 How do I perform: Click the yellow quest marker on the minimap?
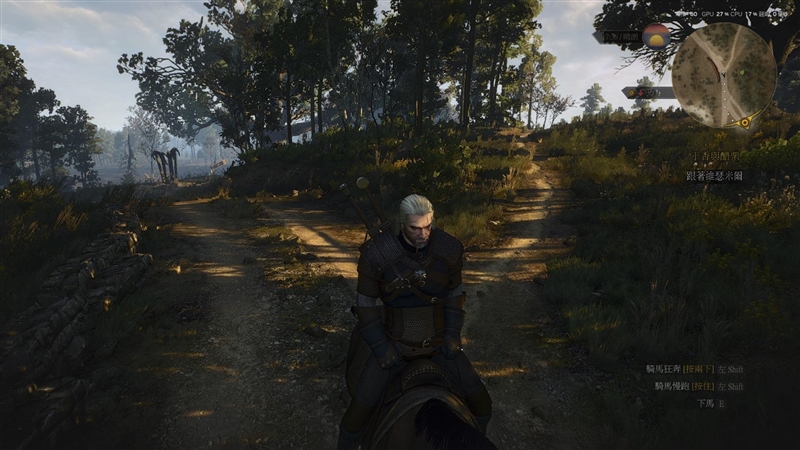[x=743, y=122]
